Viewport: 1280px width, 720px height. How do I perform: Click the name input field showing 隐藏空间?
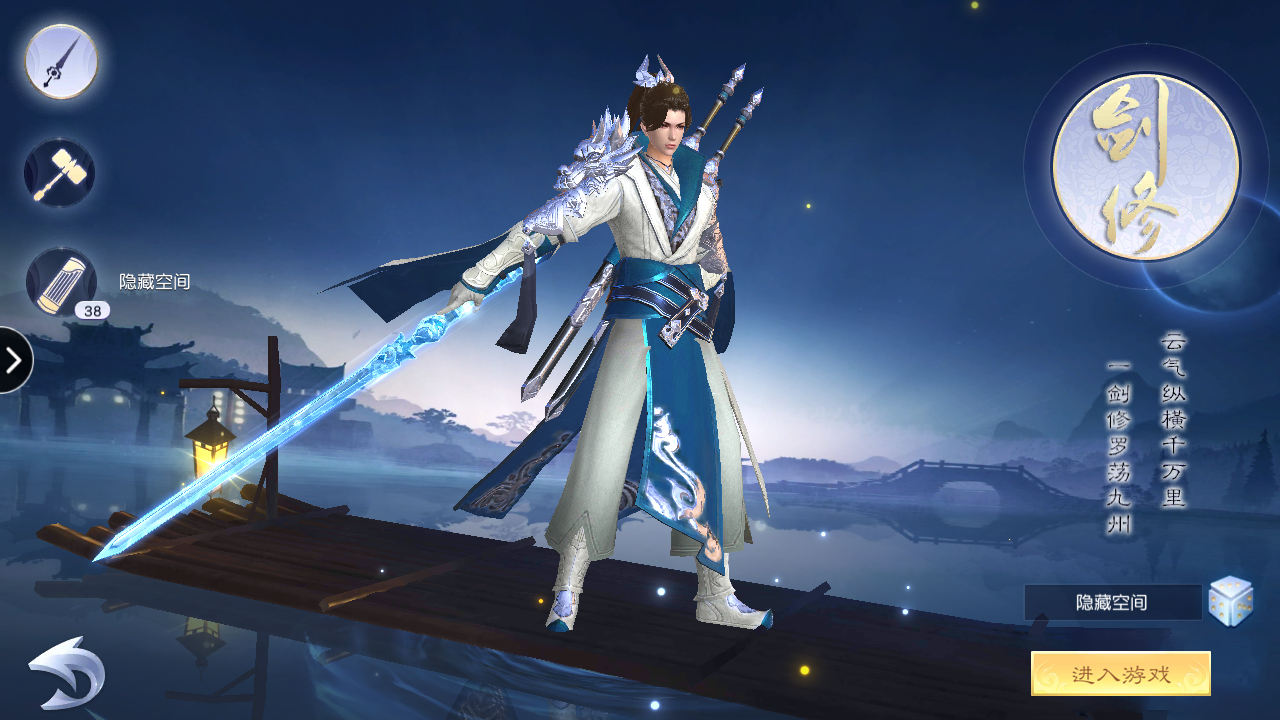pyautogui.click(x=1110, y=602)
